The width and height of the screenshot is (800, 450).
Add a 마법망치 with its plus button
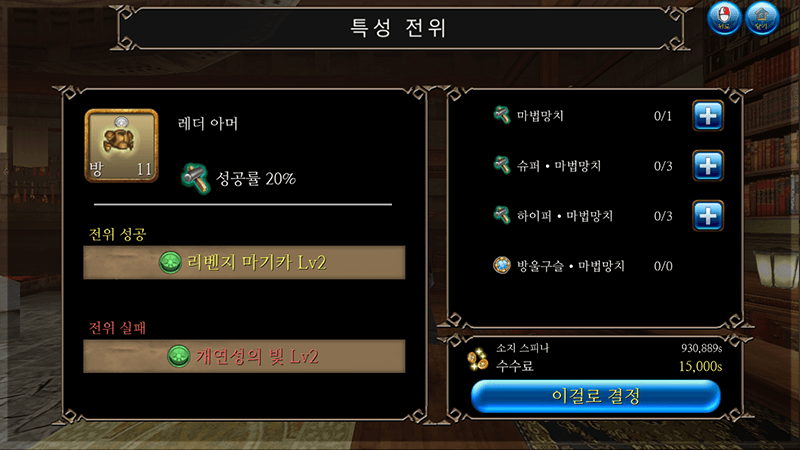[708, 116]
